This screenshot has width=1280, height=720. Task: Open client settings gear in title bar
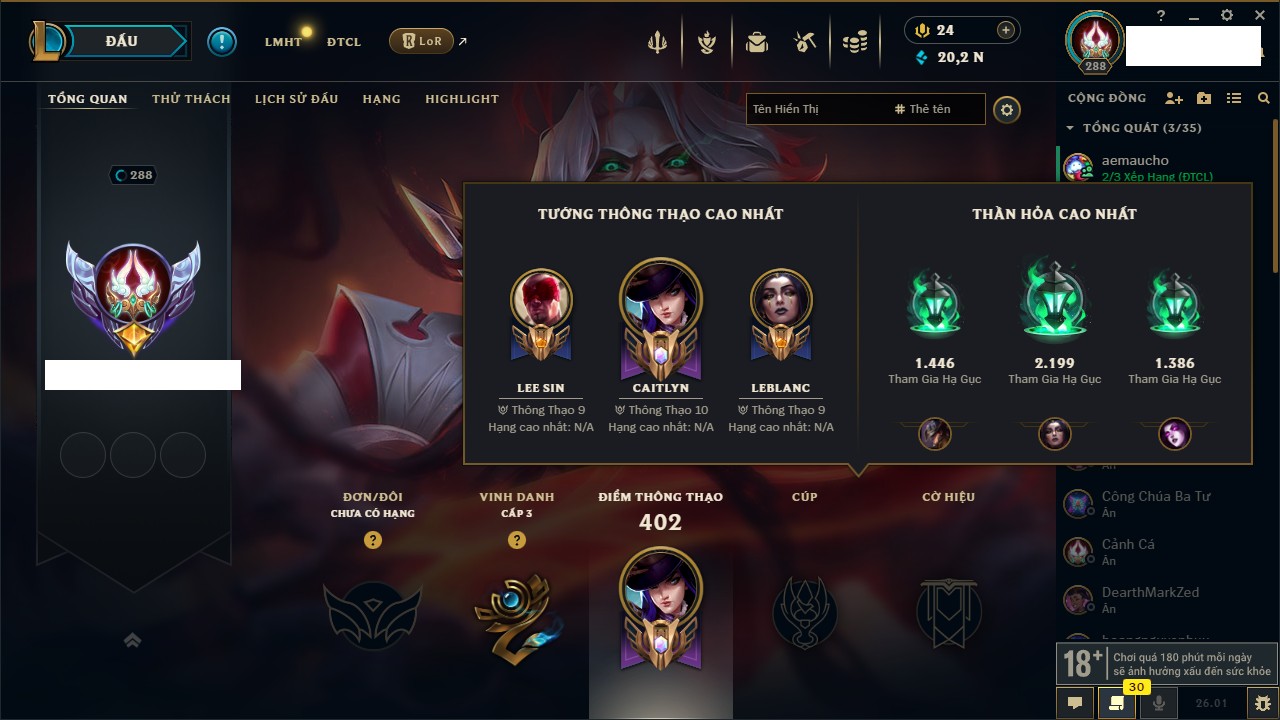point(1227,16)
